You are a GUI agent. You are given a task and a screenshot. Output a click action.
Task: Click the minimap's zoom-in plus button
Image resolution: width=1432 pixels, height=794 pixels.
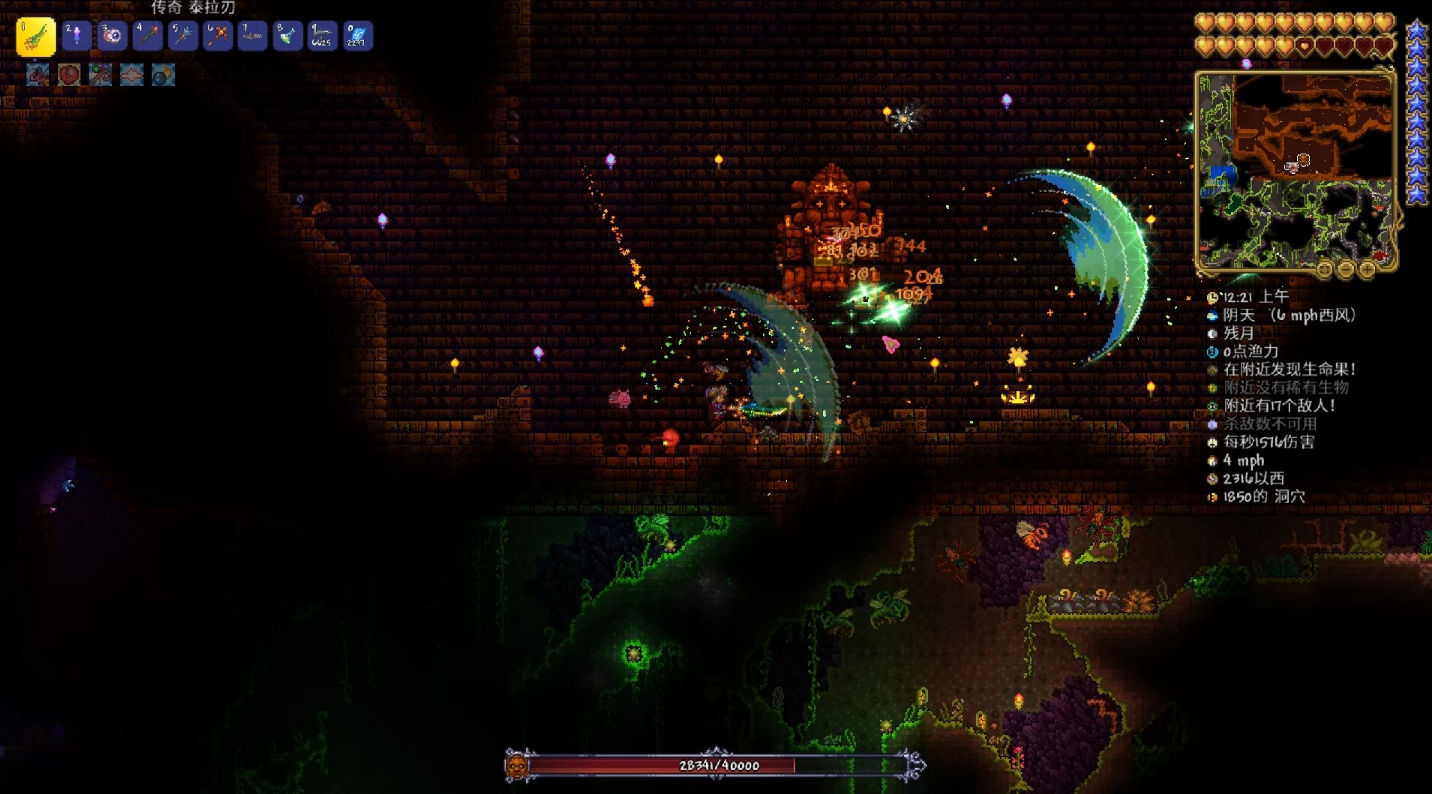coord(1366,269)
